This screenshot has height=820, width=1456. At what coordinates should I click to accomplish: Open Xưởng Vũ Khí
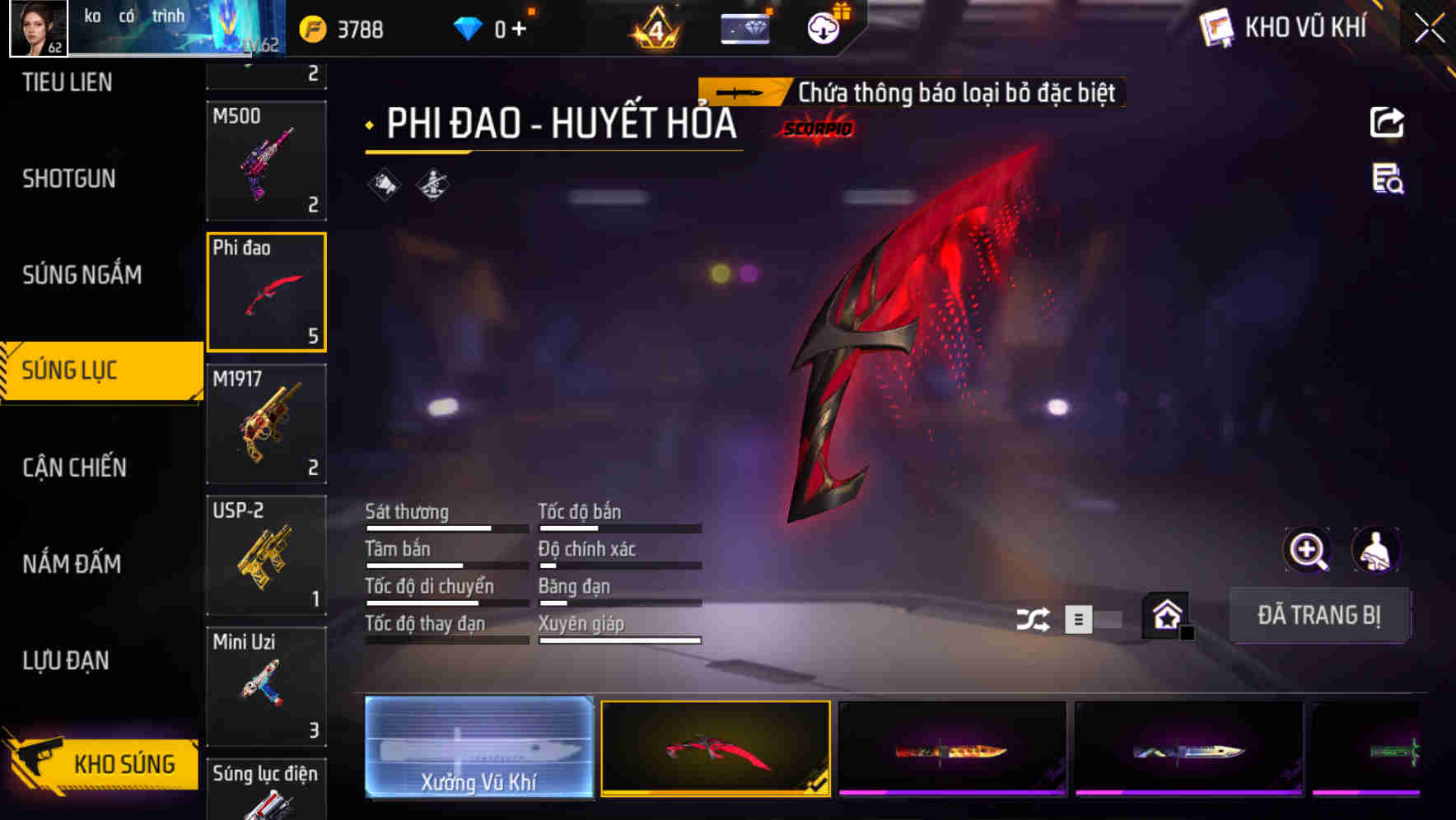[478, 748]
